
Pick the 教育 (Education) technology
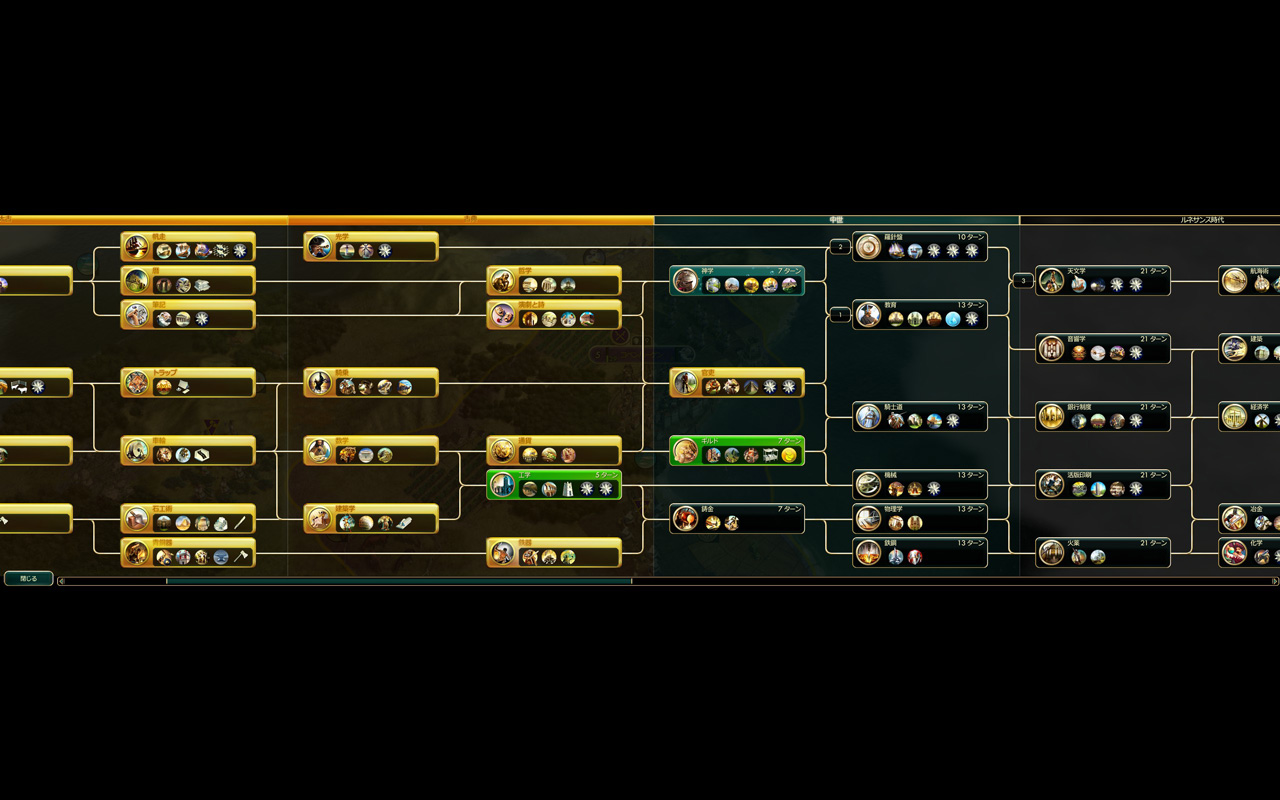(x=920, y=314)
